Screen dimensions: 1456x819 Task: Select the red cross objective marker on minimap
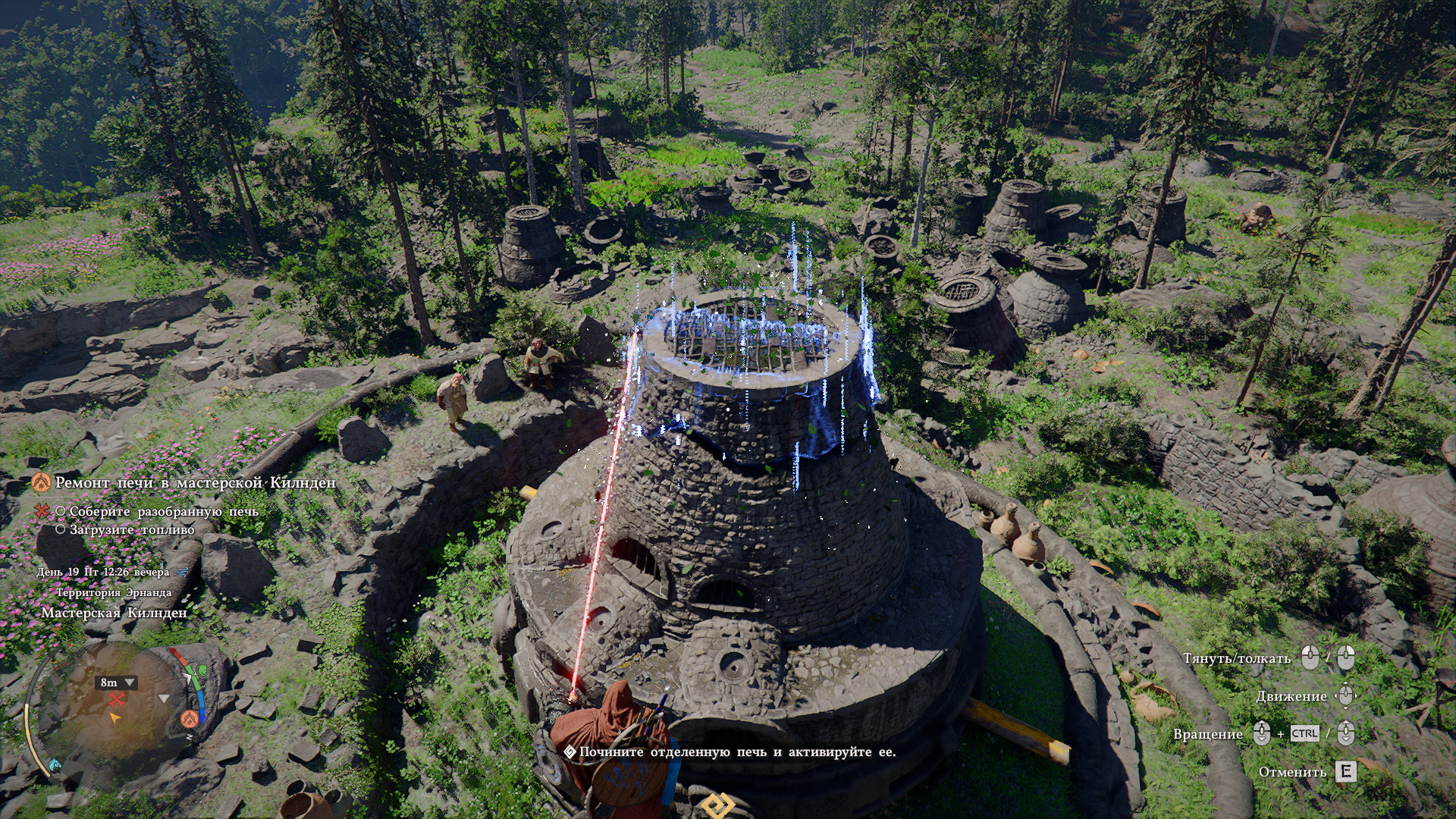click(x=117, y=699)
